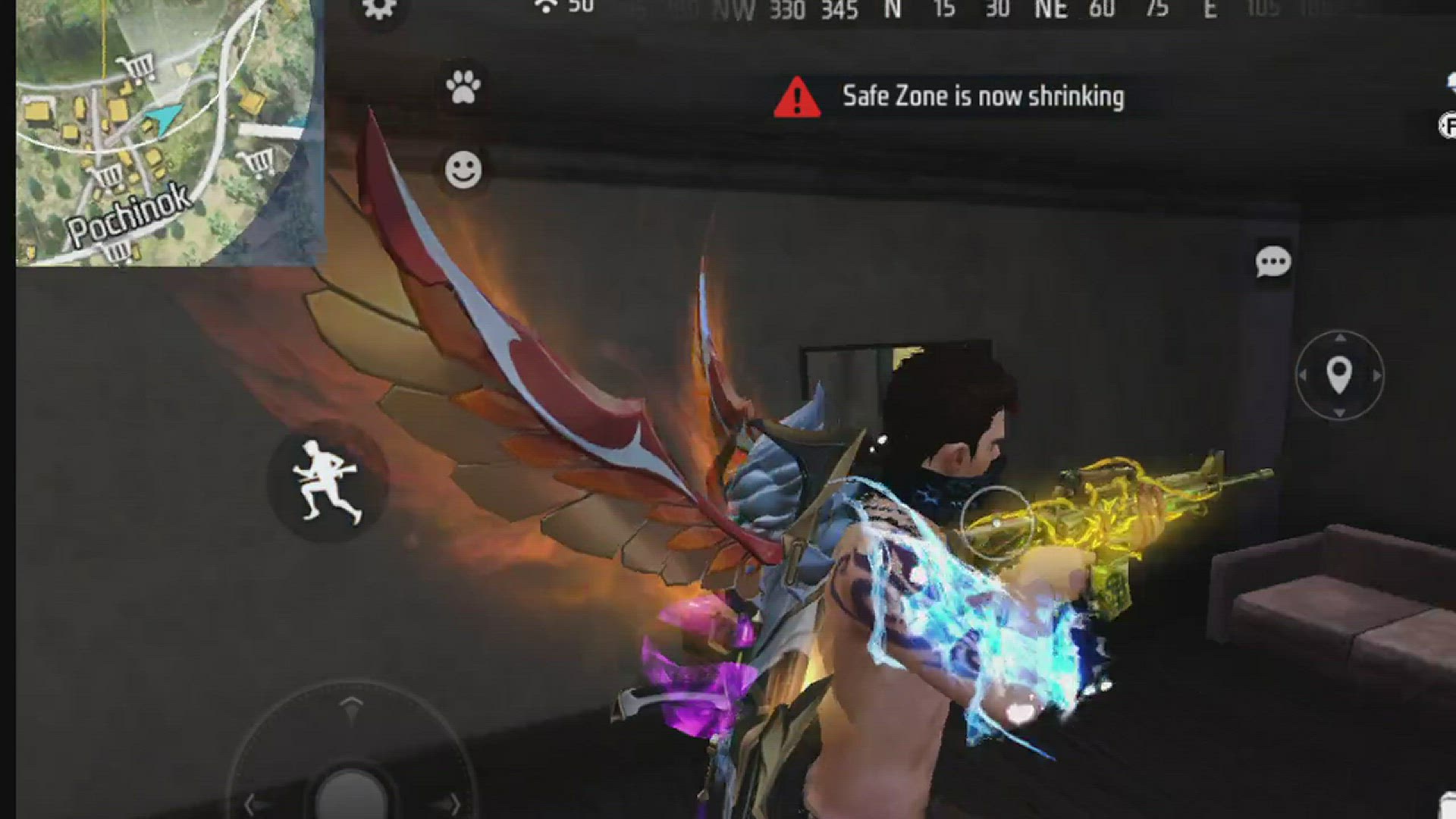
Task: Open the settings gear icon
Action: click(x=379, y=9)
